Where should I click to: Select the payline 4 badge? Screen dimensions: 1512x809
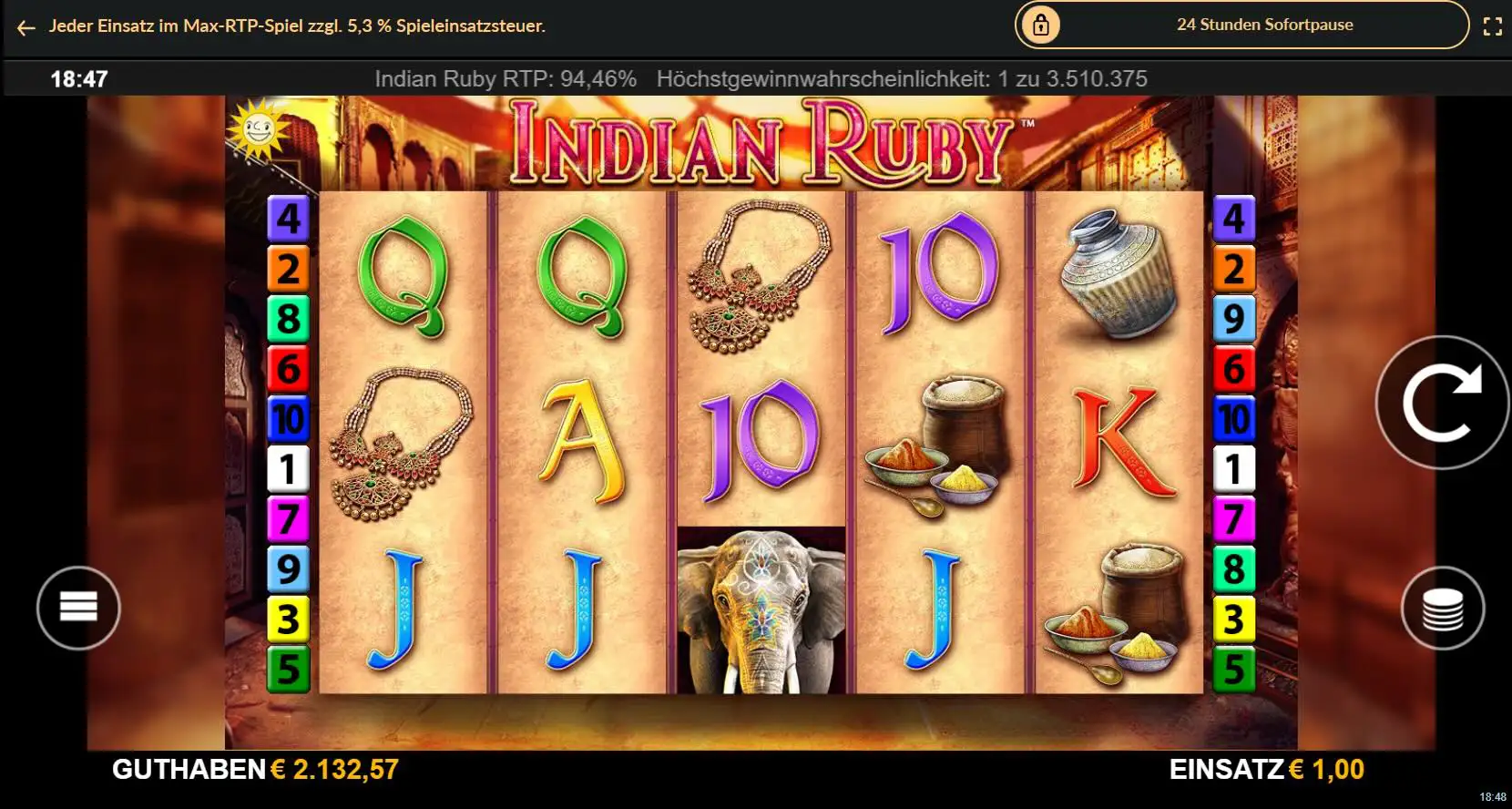pos(290,217)
